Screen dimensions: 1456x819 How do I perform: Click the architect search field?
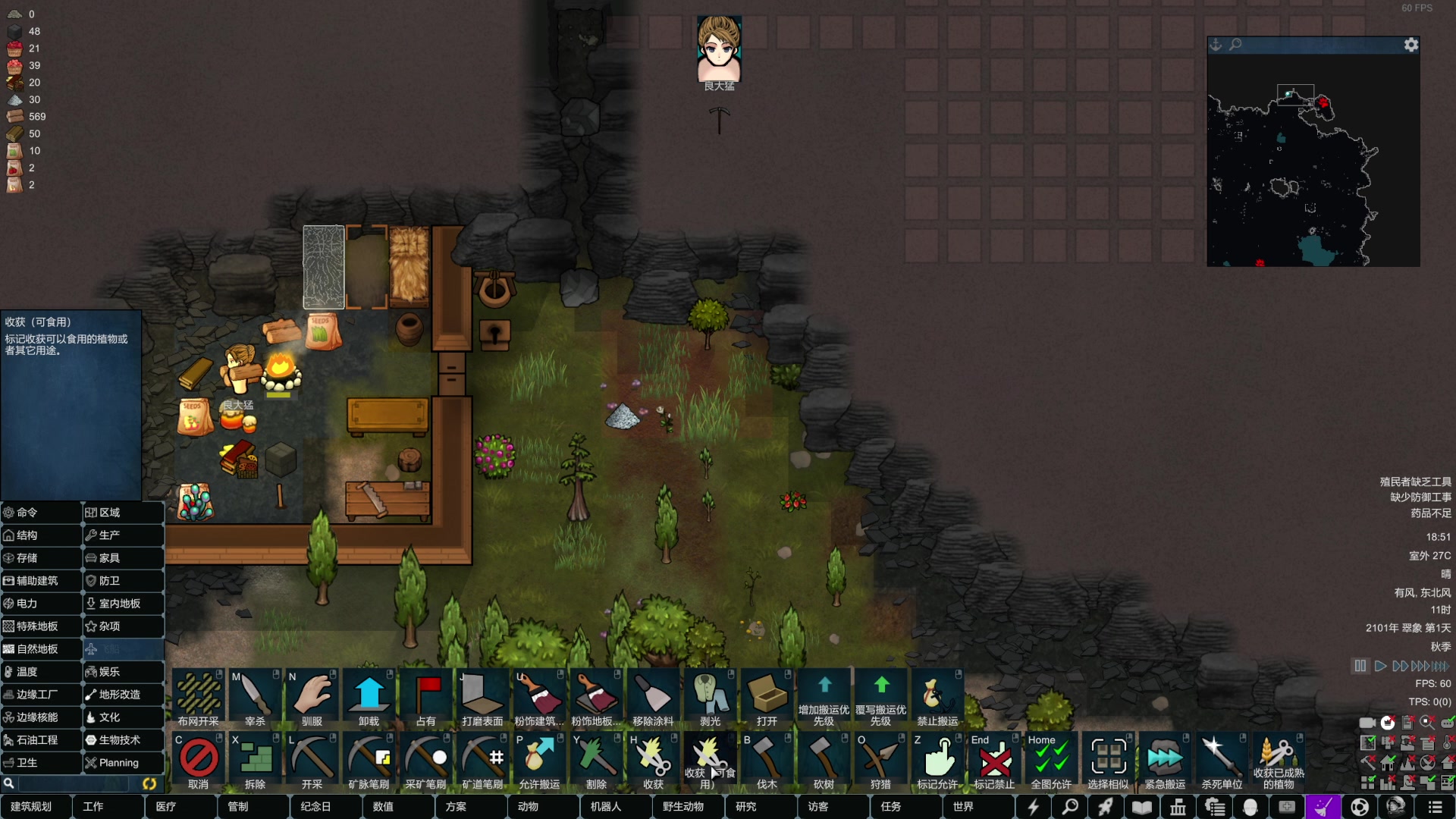coord(72,783)
